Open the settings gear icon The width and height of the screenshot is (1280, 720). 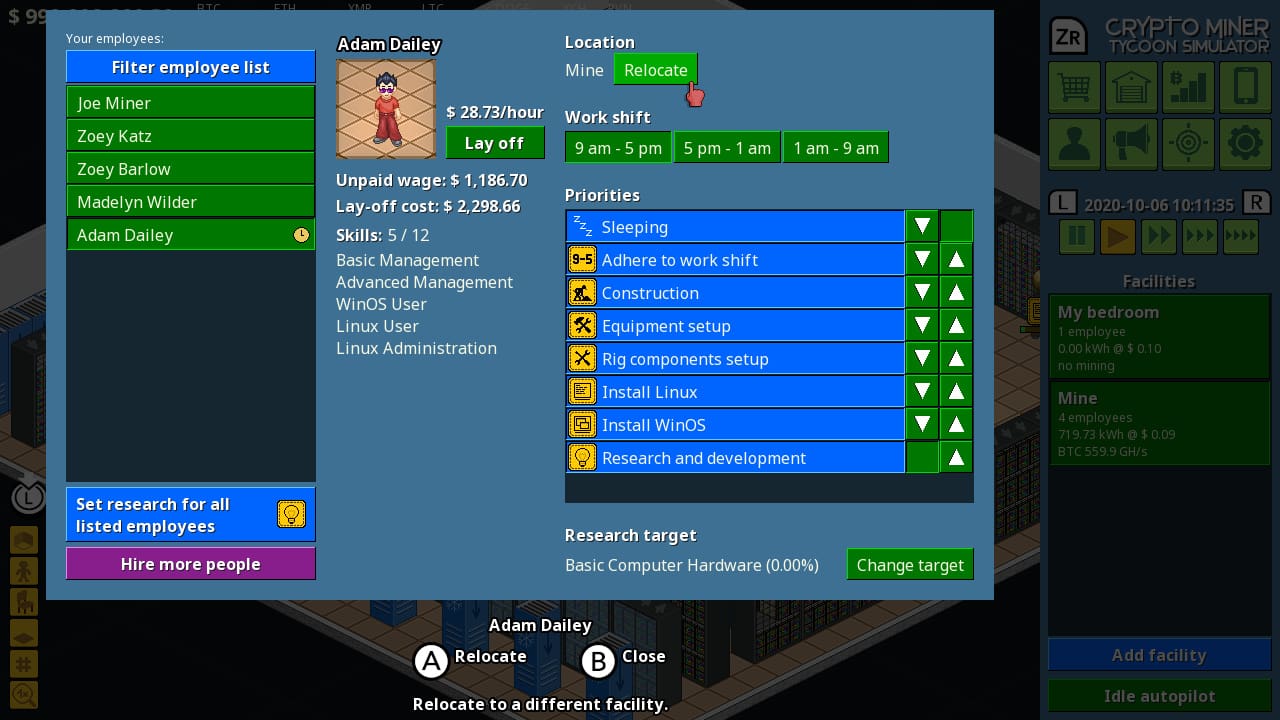[x=1245, y=143]
